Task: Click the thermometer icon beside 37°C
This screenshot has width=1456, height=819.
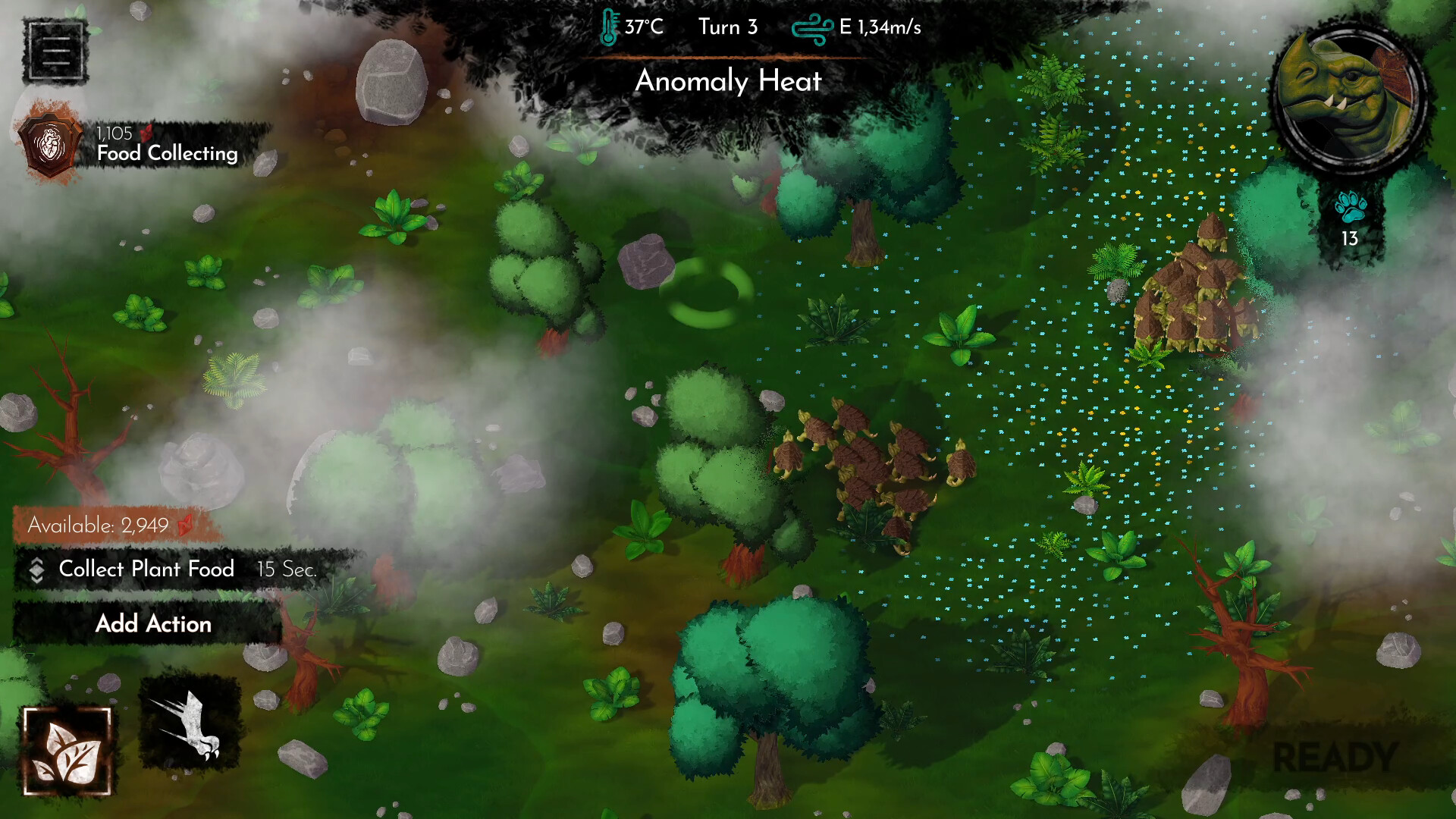Action: pyautogui.click(x=606, y=27)
